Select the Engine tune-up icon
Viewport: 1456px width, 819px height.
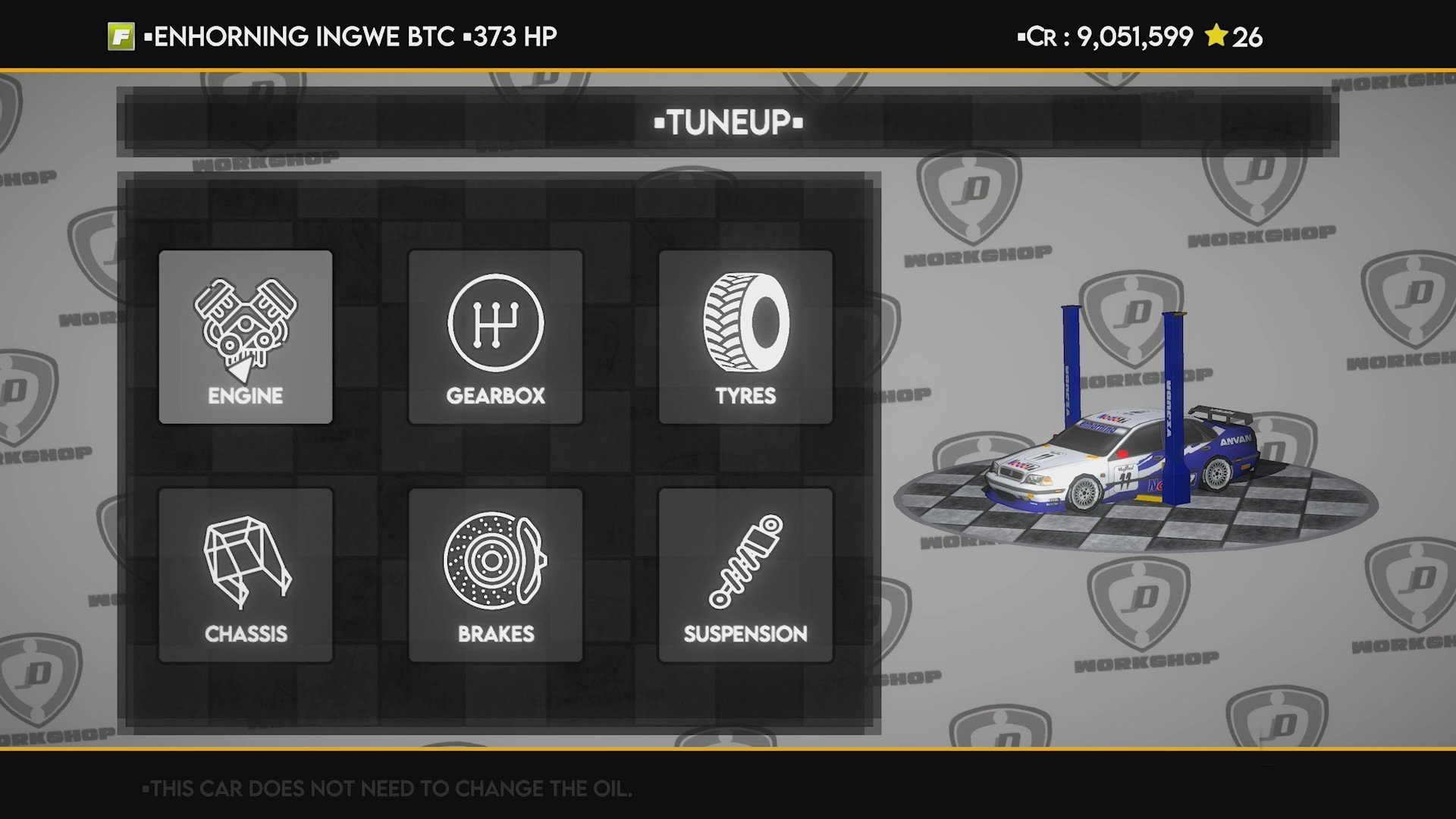(x=245, y=326)
